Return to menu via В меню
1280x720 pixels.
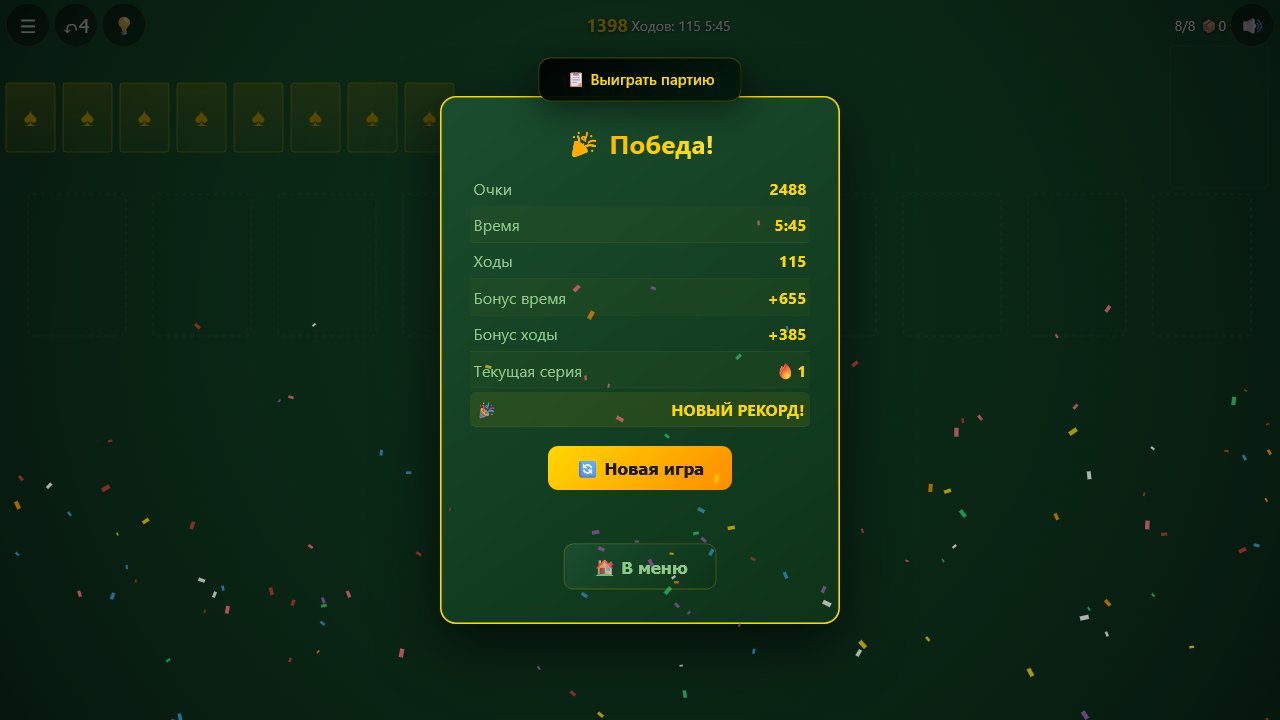(640, 567)
